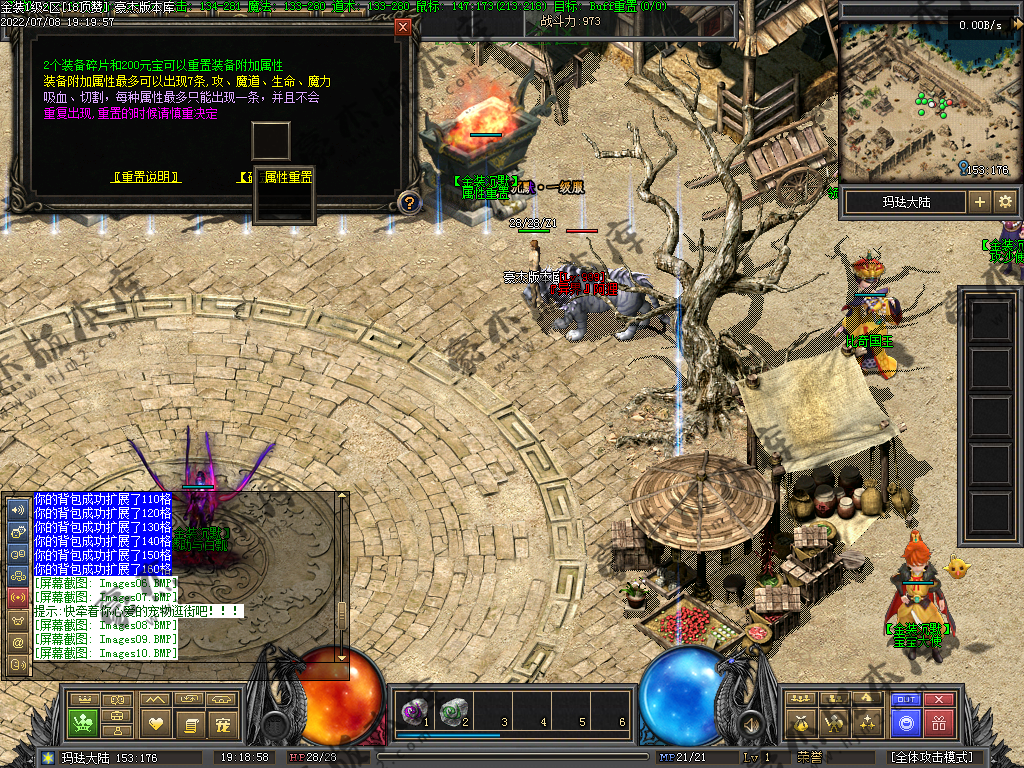This screenshot has width=1024, height=768.
Task: Open settings gear next to map name
Action: (x=1005, y=202)
